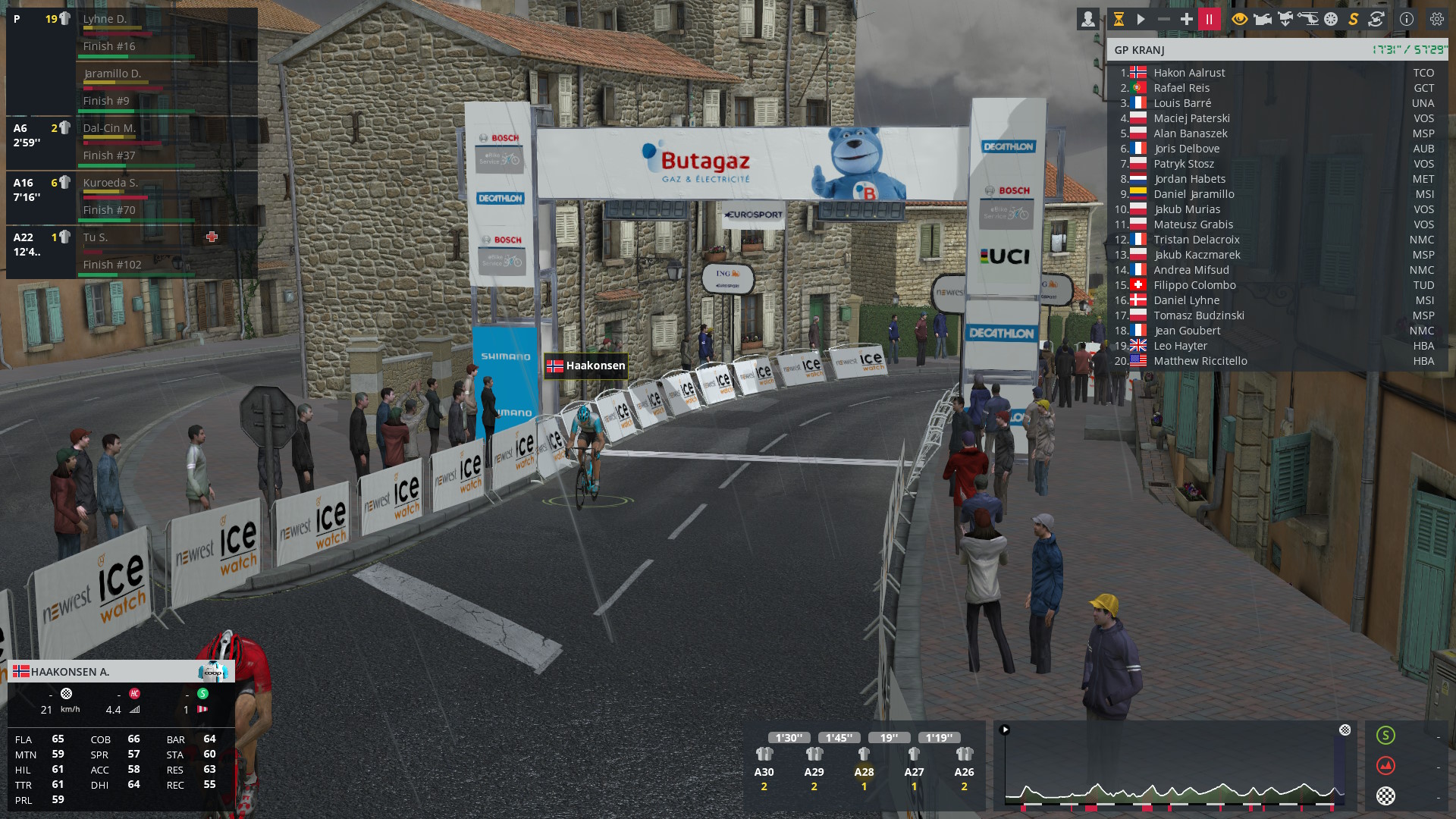Increase game speed with the plus button
1456x819 pixels.
tap(1186, 20)
